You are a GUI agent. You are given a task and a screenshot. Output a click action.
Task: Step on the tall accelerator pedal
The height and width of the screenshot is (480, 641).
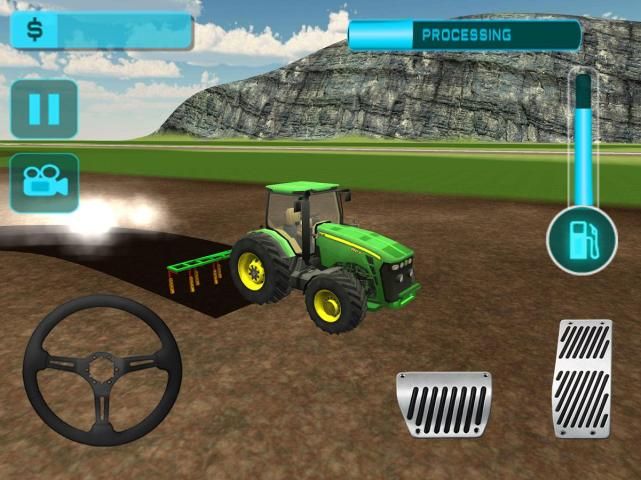point(583,378)
